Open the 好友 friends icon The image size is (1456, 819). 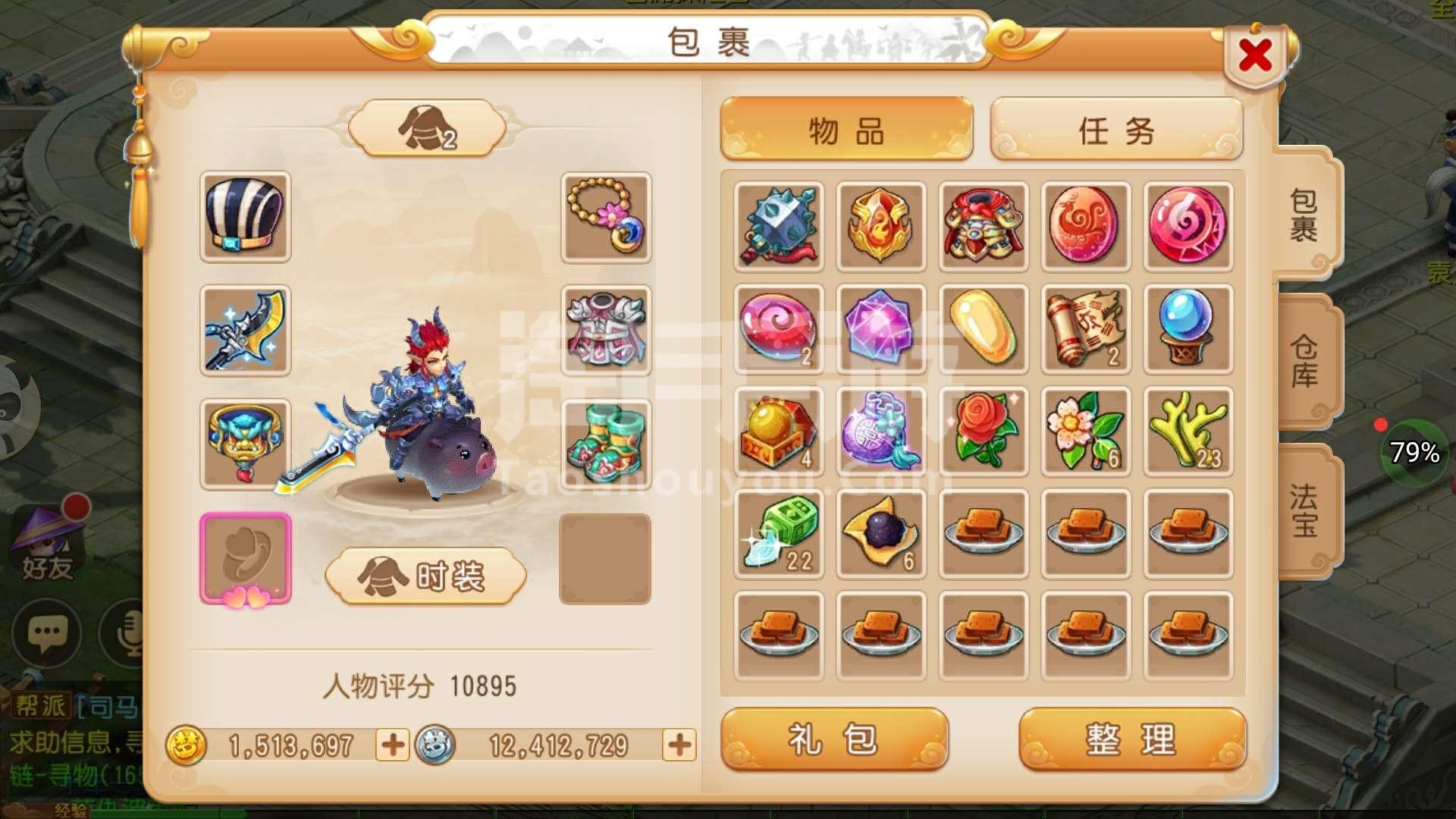point(47,546)
